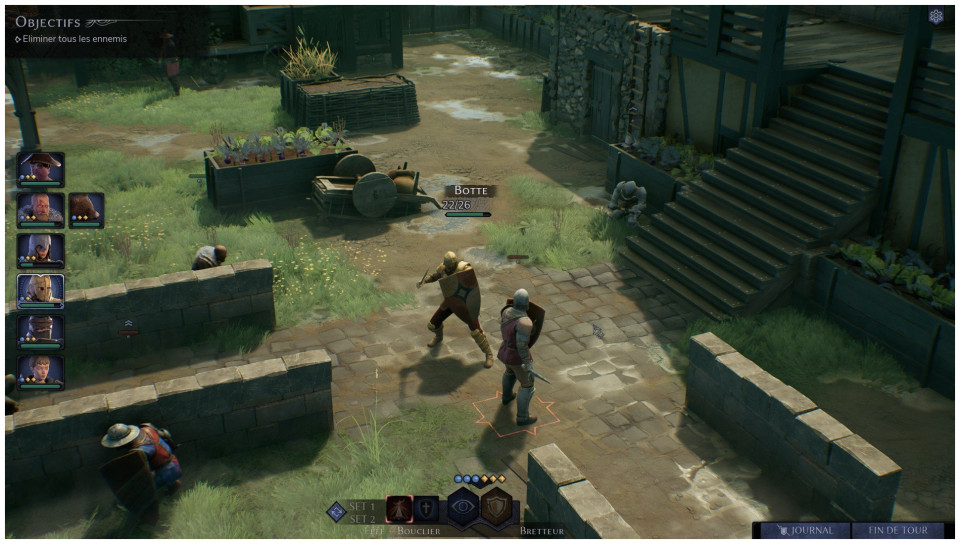Activate the Bretteur shield hexagon ability

[x=497, y=507]
